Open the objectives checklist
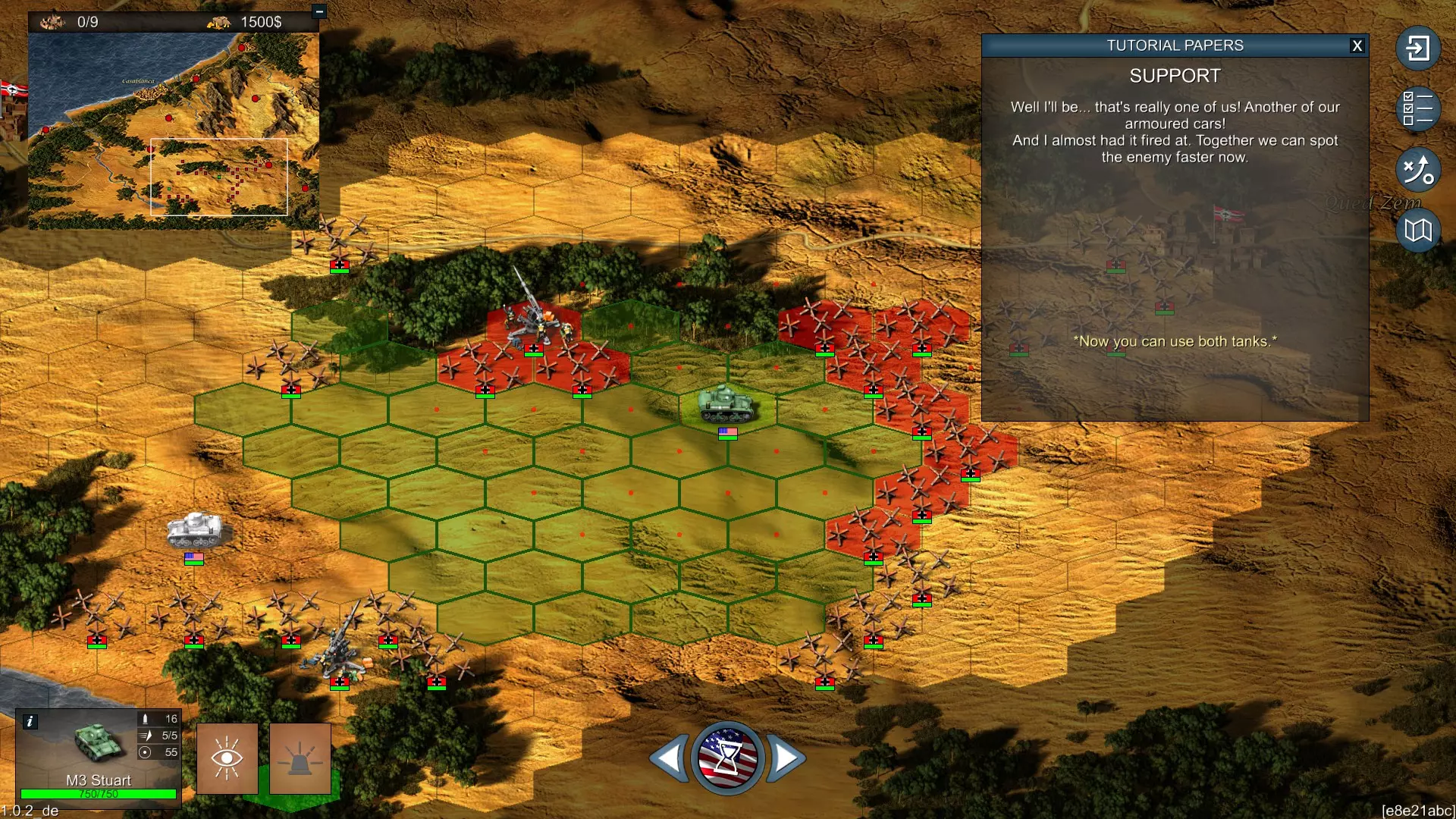Screen dimensions: 1456x819 [x=1417, y=108]
